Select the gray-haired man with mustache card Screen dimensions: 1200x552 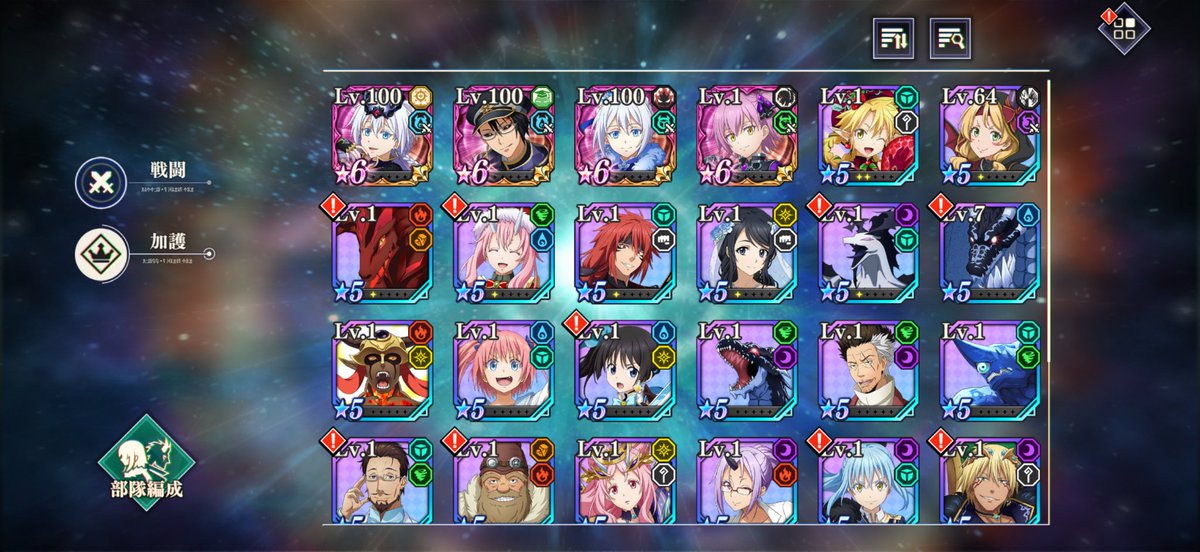click(x=868, y=372)
